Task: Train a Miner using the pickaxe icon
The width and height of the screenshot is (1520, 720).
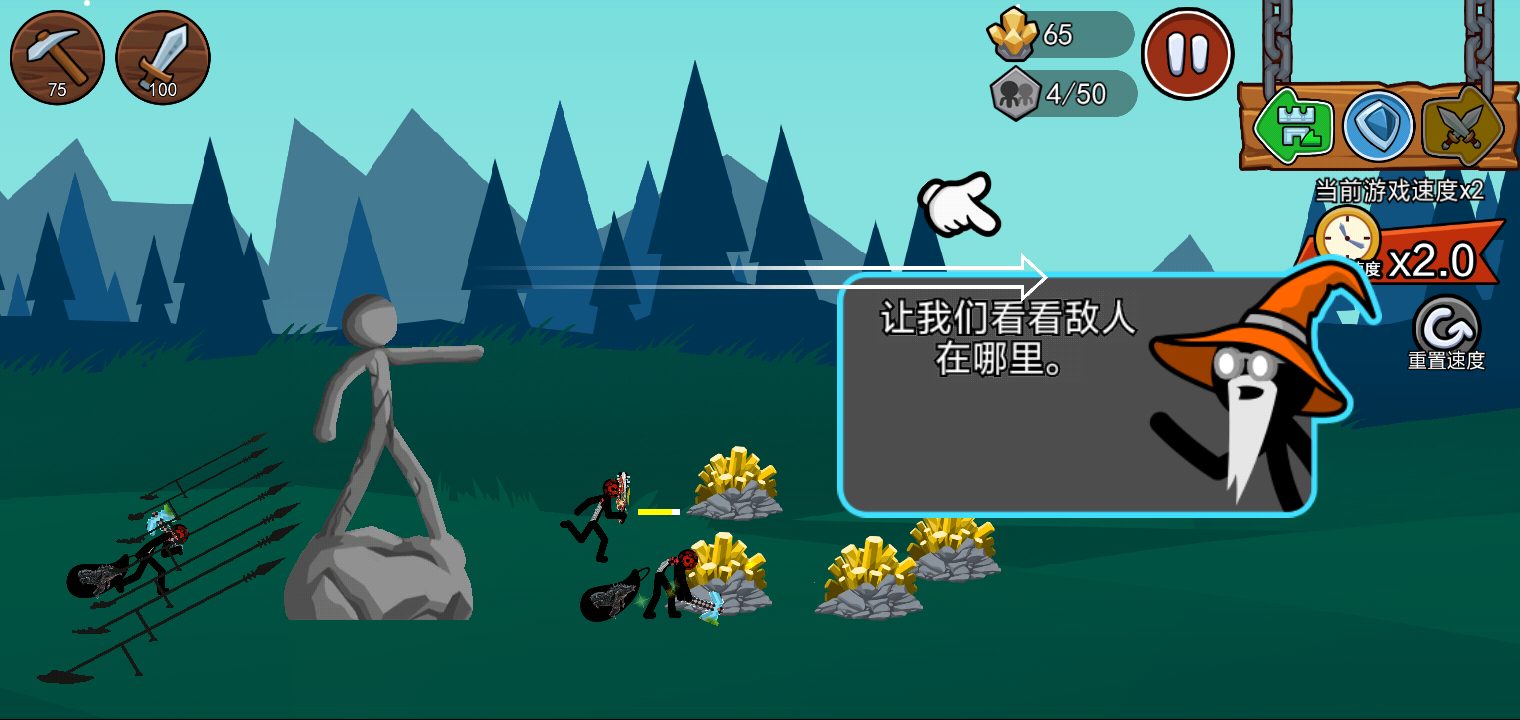Action: tap(57, 57)
